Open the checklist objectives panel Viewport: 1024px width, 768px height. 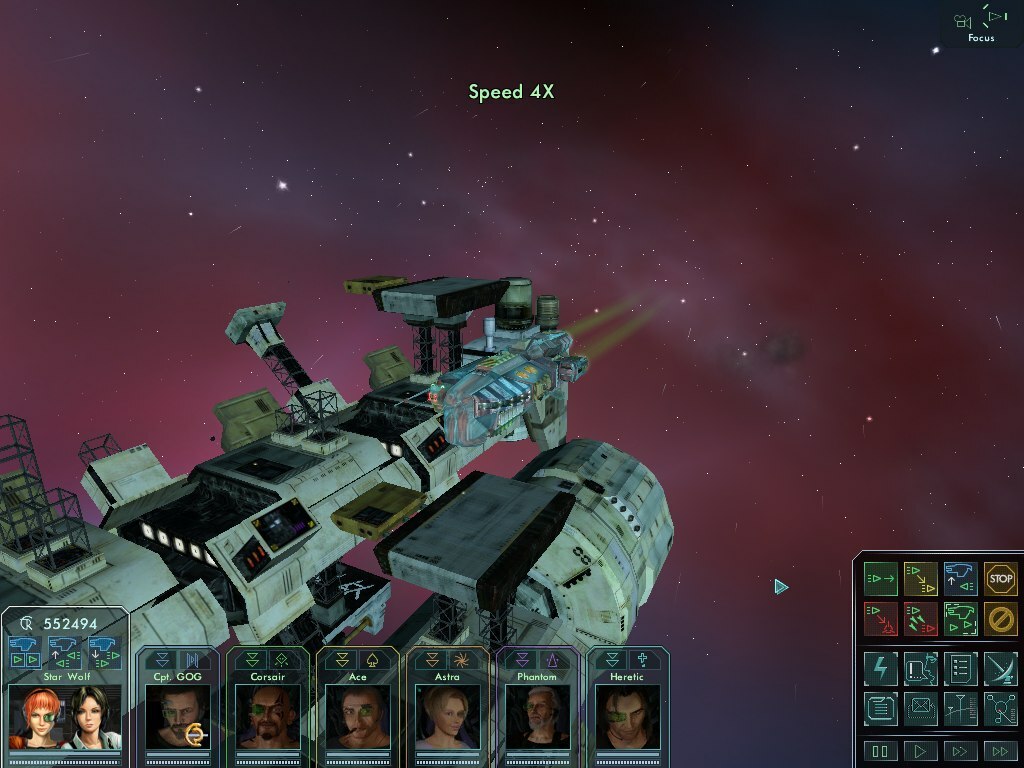coord(960,668)
